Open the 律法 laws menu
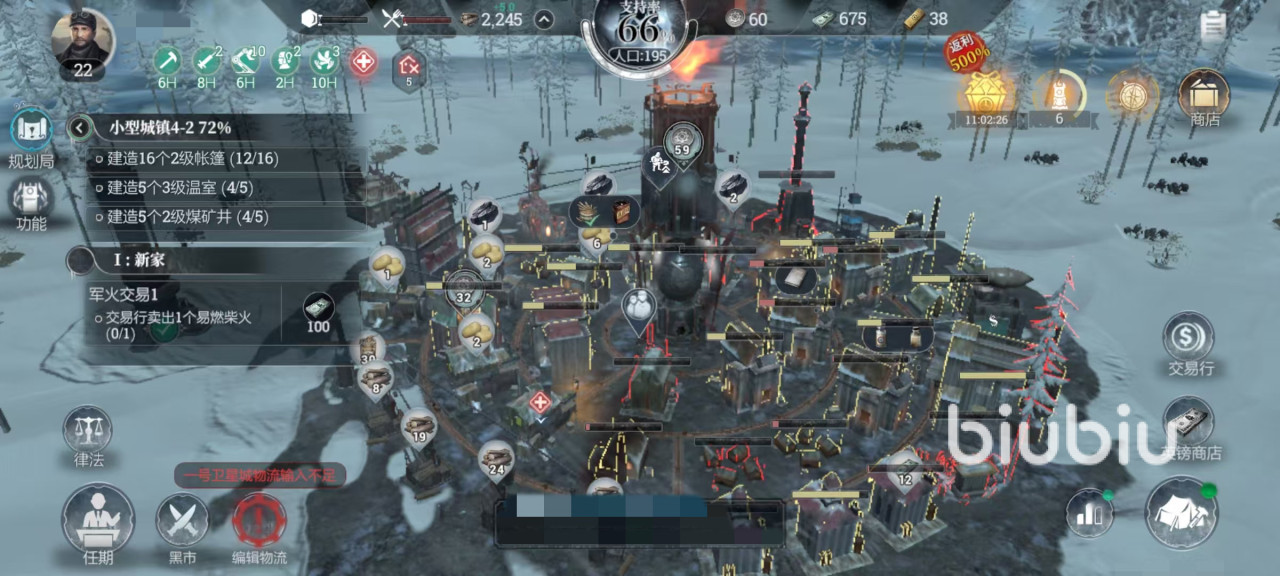Screen dimensions: 1280x576 tap(88, 436)
